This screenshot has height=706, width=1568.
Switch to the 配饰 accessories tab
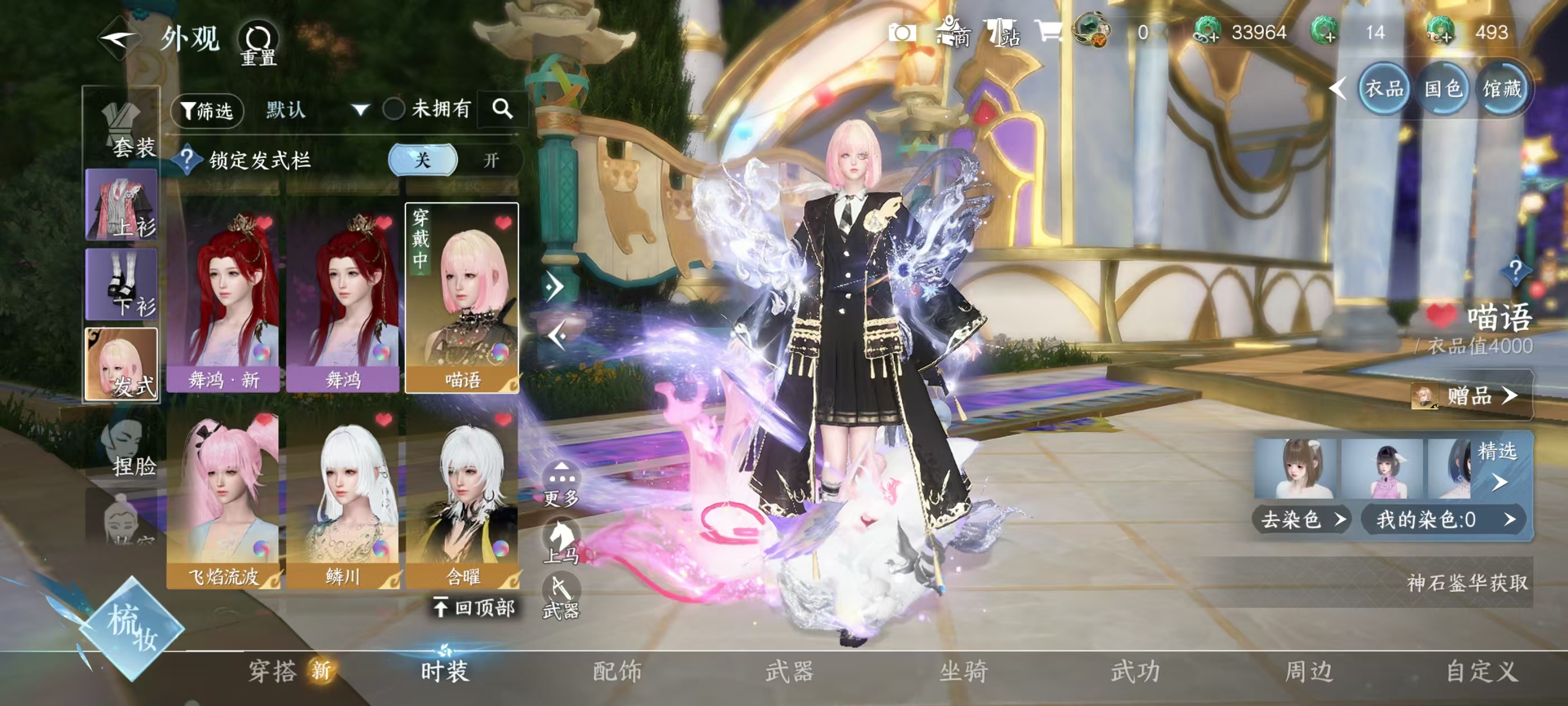[617, 671]
